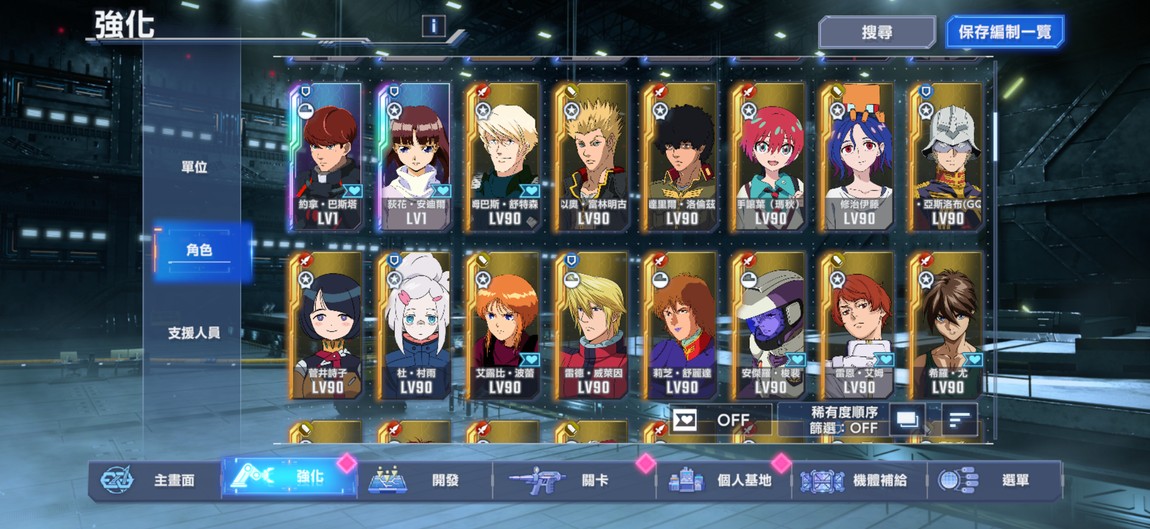Select the 約拿・巴斯塔 LV1 character card
The image size is (1150, 529).
pyautogui.click(x=327, y=157)
